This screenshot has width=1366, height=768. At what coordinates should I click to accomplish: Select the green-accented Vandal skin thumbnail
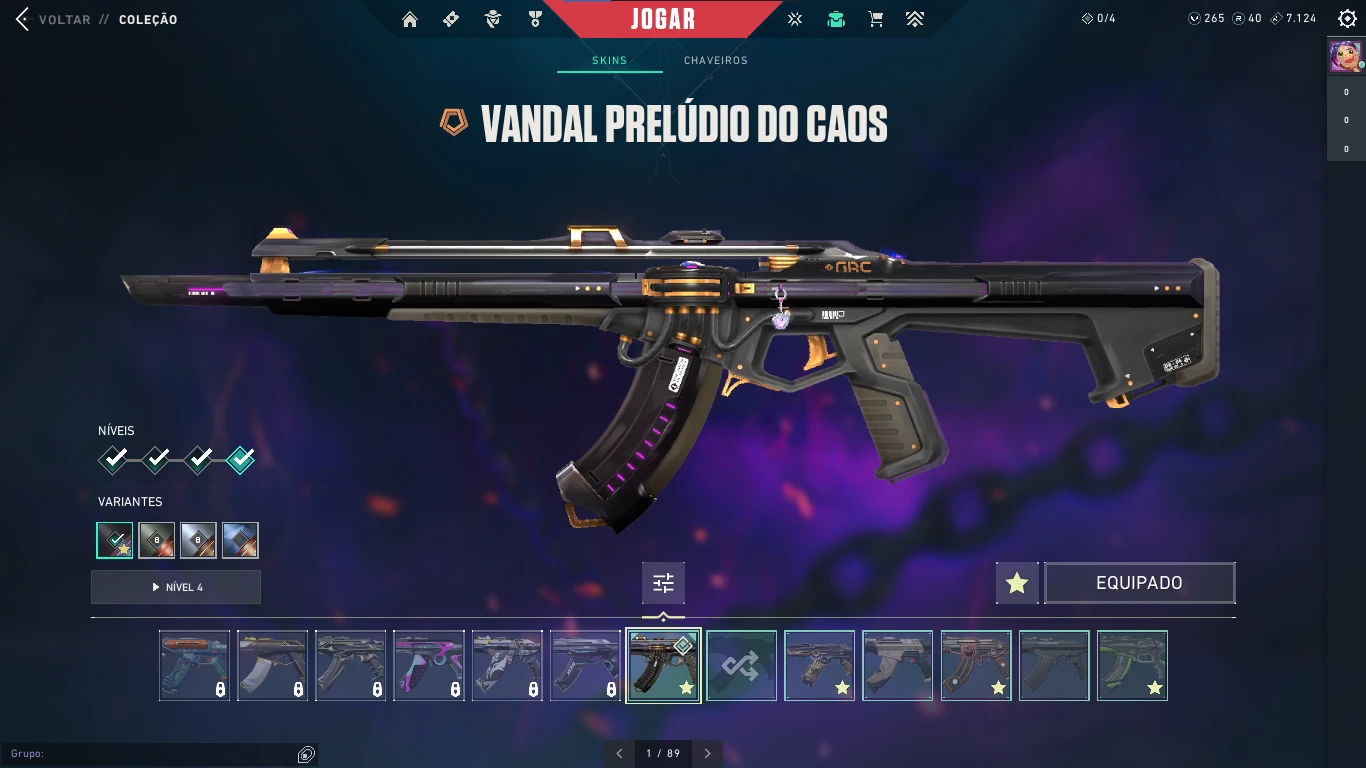(1132, 665)
